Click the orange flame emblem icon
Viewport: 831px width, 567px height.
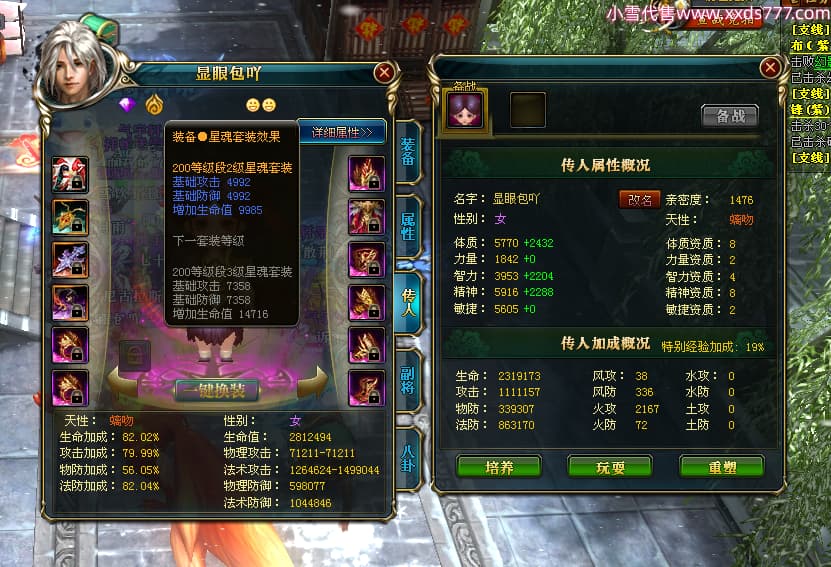(153, 104)
